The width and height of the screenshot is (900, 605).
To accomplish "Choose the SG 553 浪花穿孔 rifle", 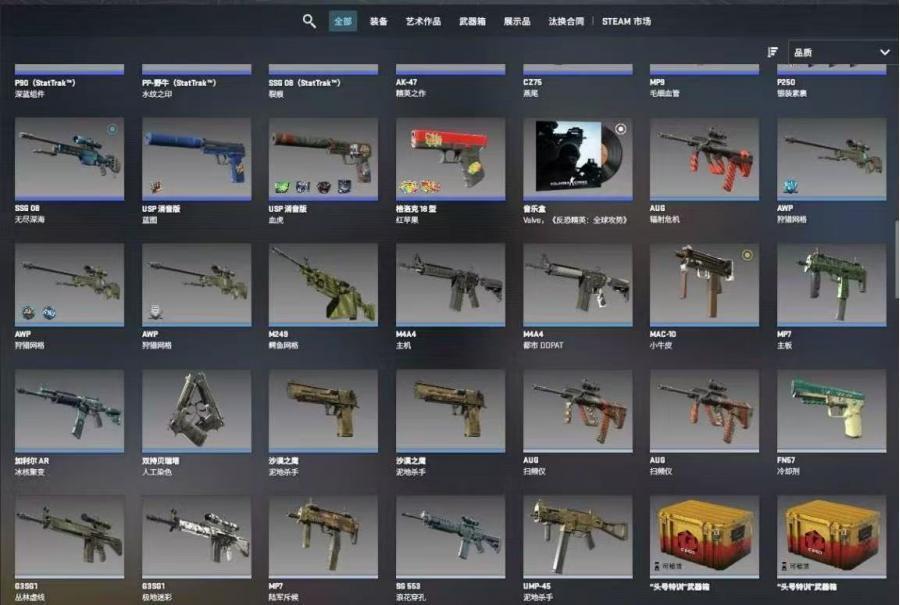I will pyautogui.click(x=450, y=536).
